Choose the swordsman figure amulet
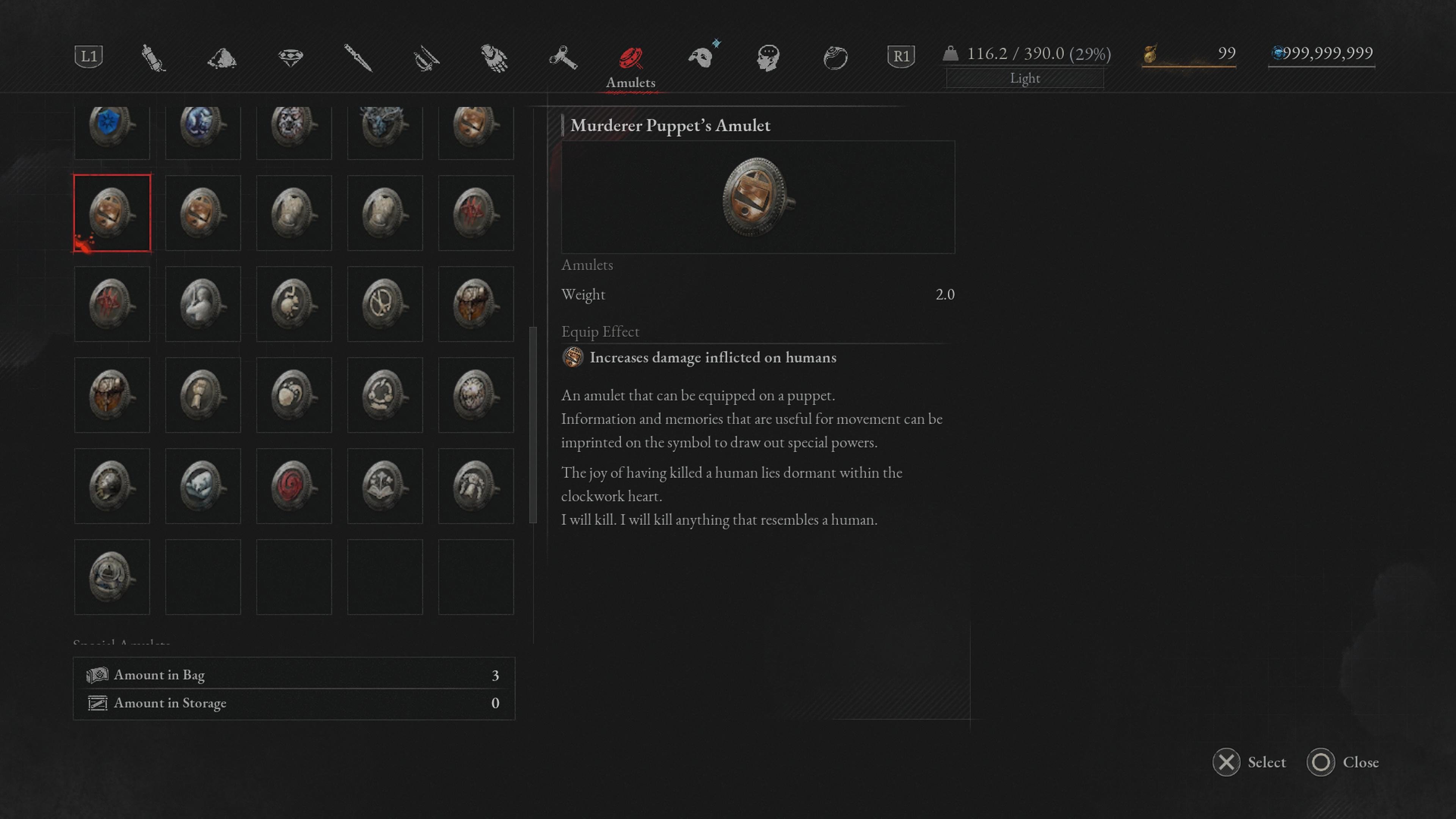This screenshot has width=1456, height=819. coord(202,303)
